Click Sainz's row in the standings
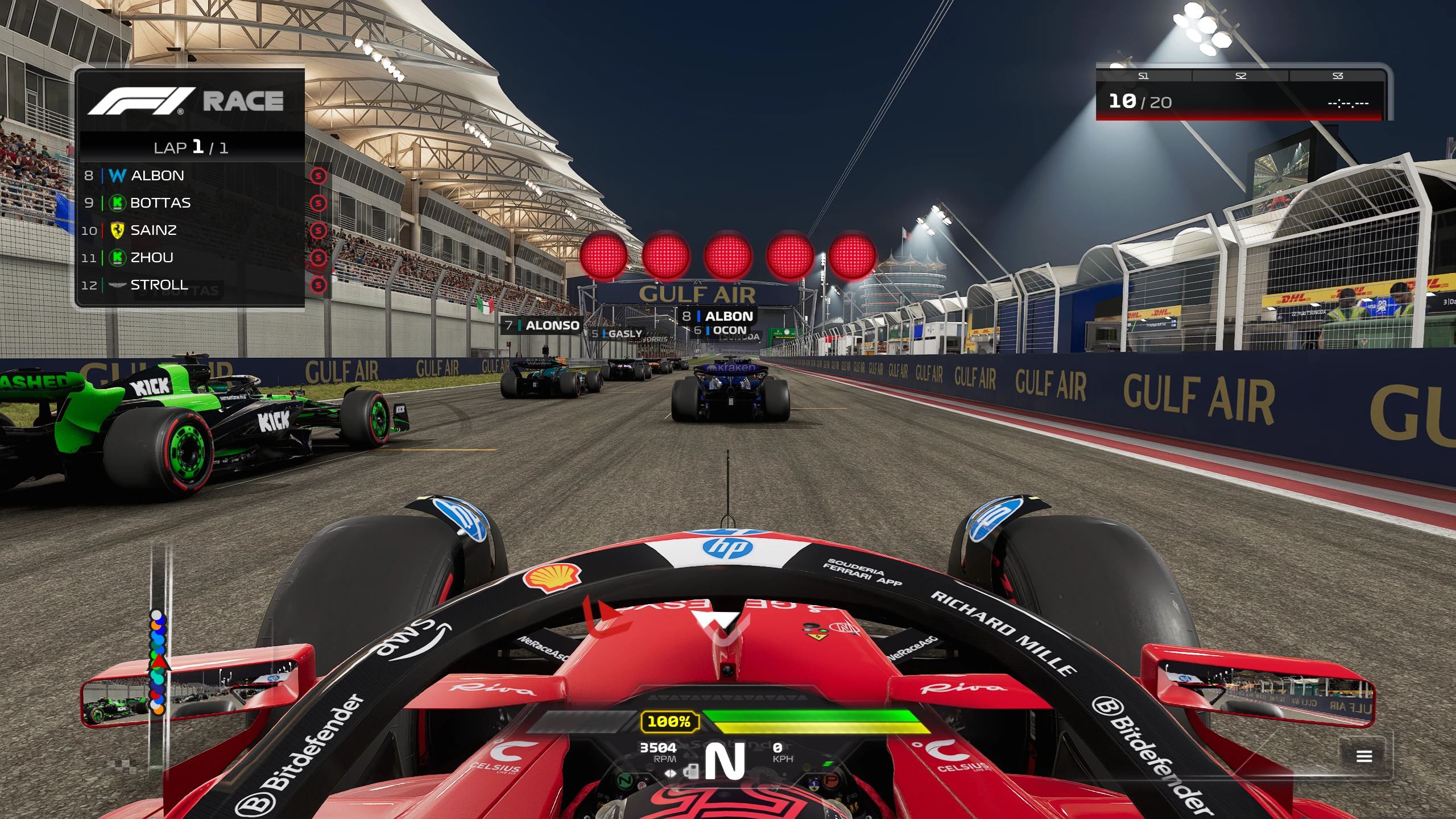The height and width of the screenshot is (819, 1456). coord(191,230)
